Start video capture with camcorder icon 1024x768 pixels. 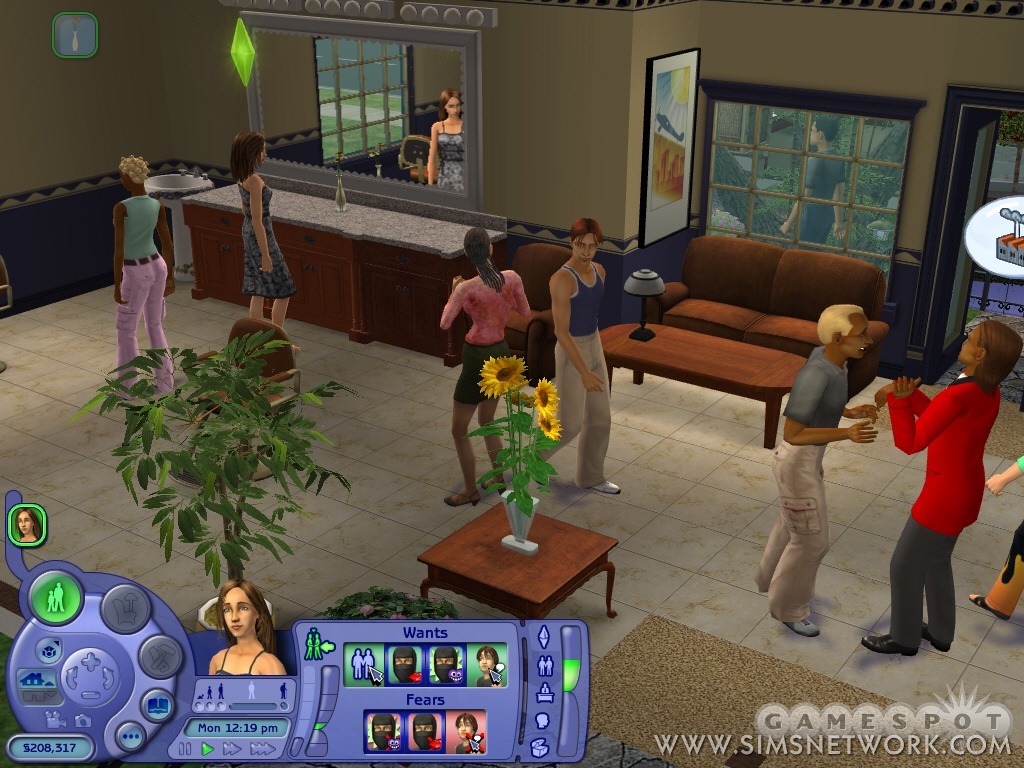(x=56, y=719)
